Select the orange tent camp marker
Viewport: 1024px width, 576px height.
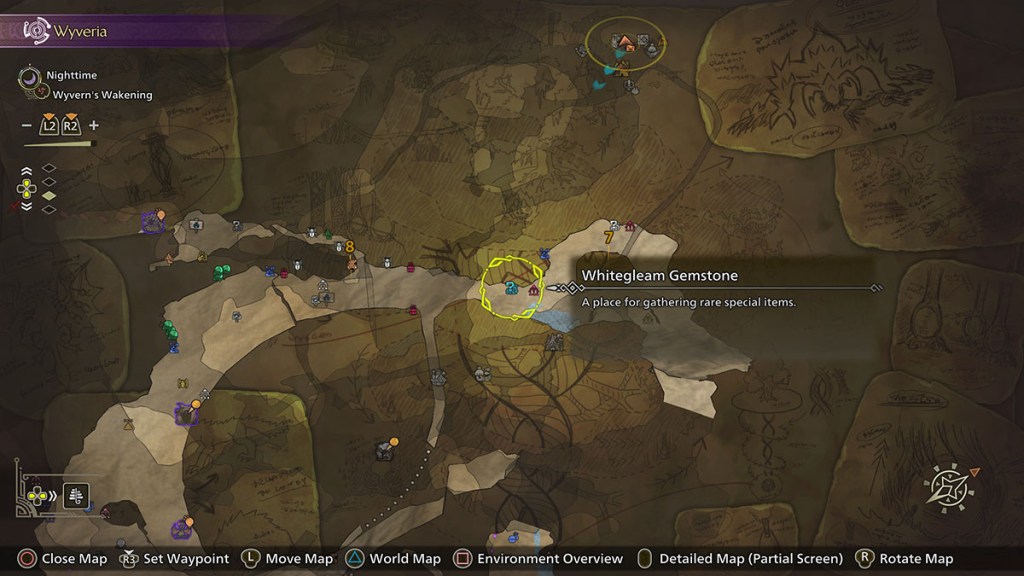(x=625, y=42)
